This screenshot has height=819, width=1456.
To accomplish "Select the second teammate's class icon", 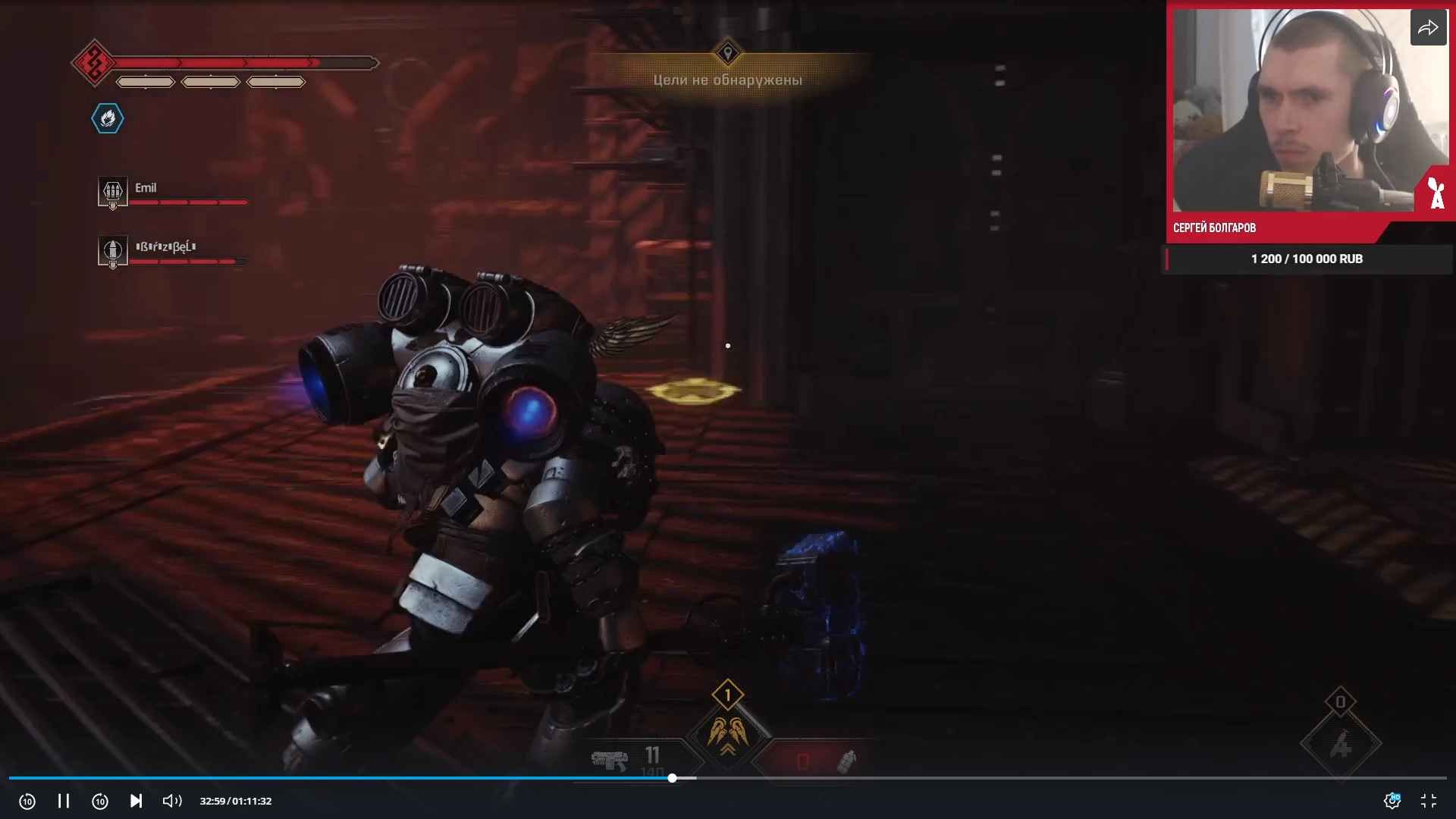I will pos(112,250).
